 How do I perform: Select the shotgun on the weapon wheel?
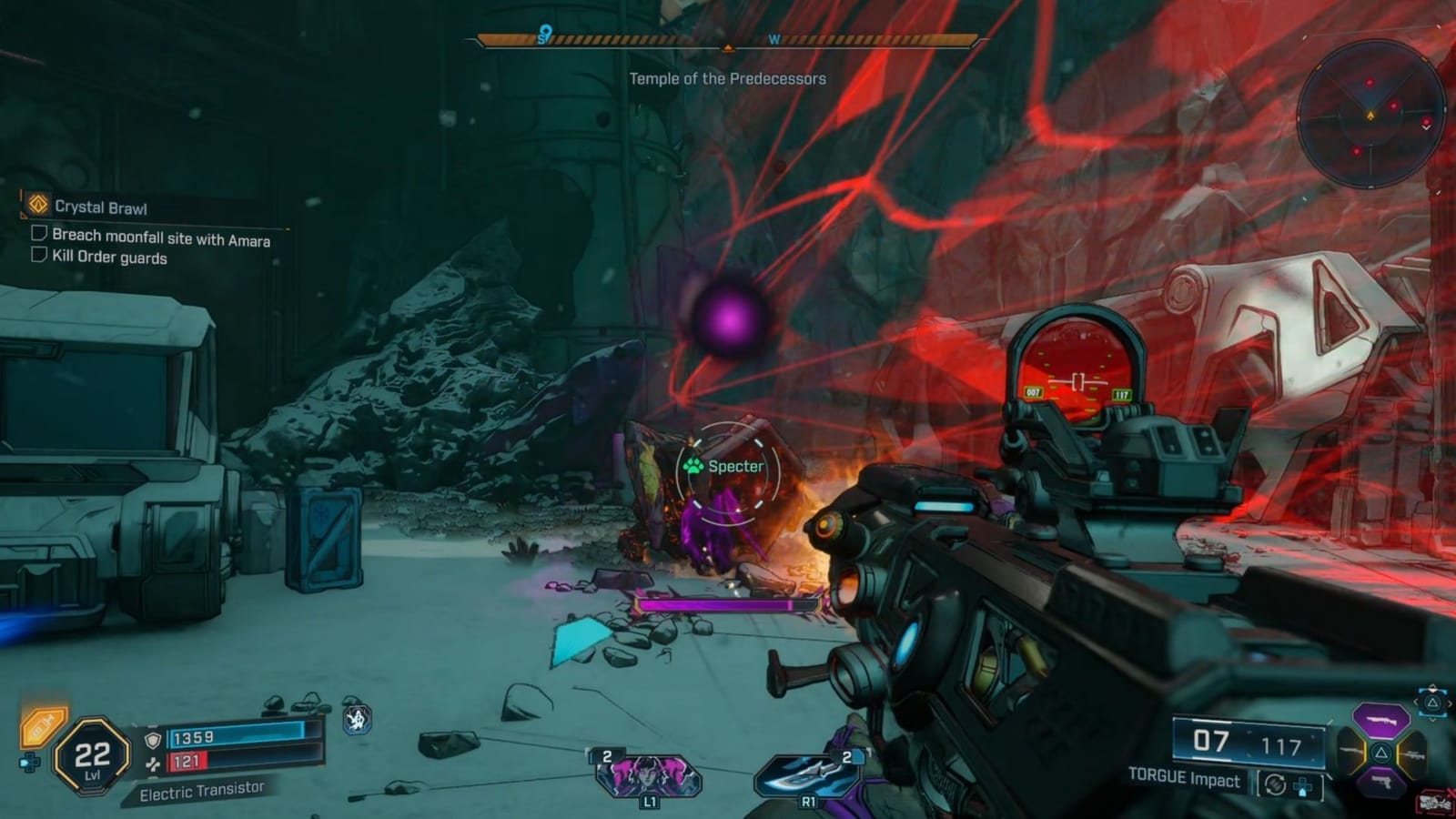(x=1380, y=720)
